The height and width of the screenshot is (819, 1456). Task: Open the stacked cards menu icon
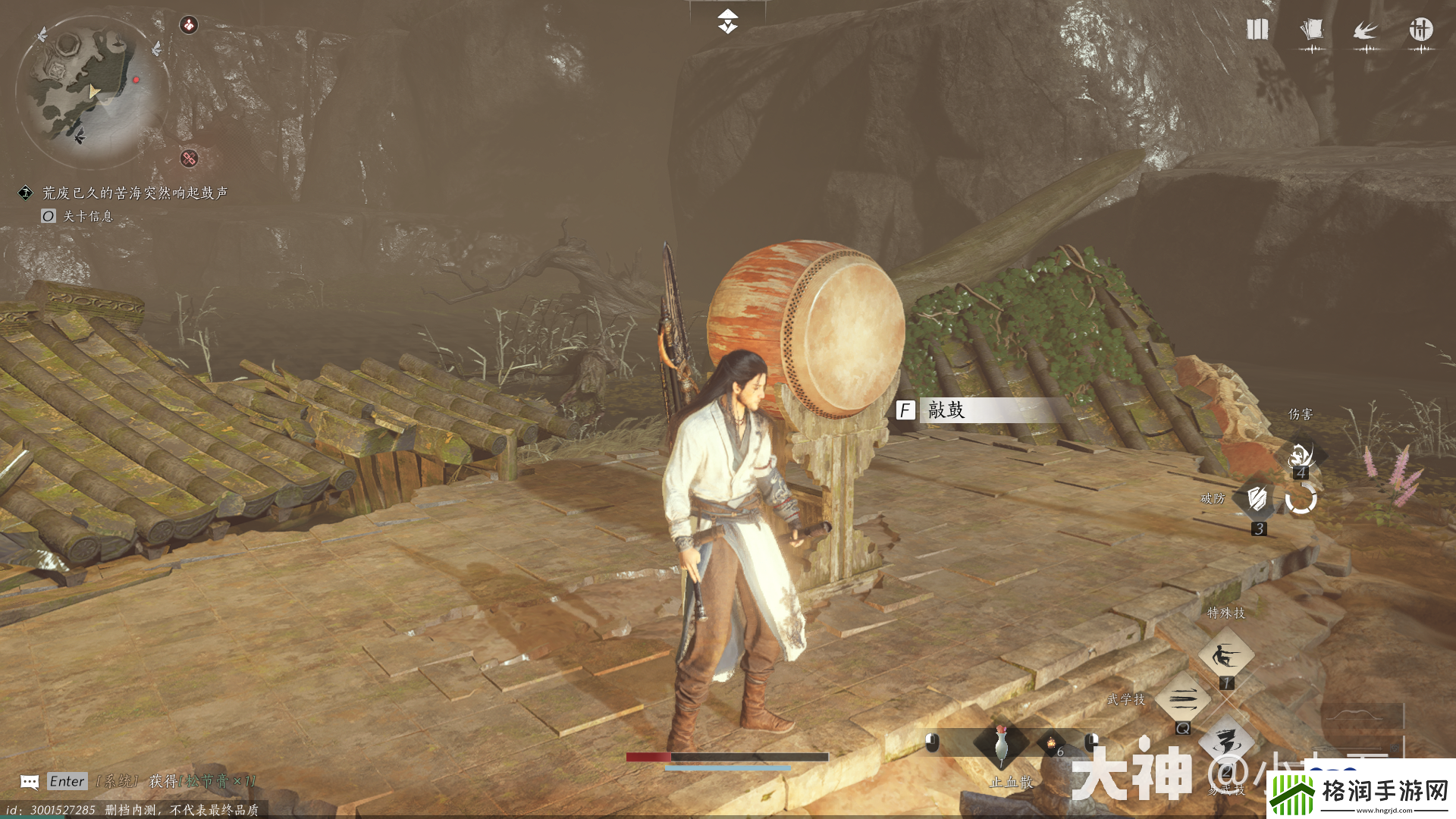coord(1312,30)
